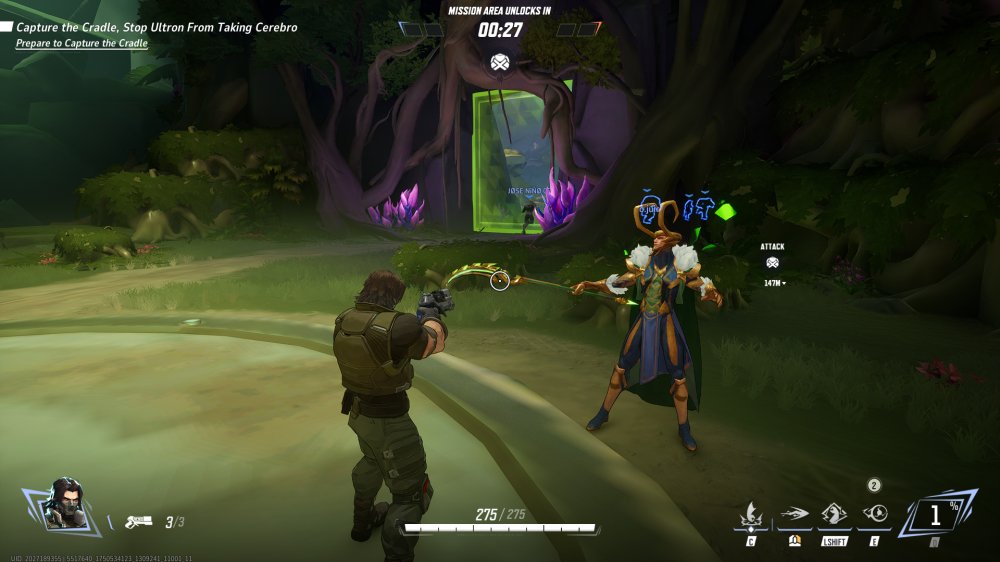
Task: Click the ultimate charge percentage meter
Action: tap(936, 516)
